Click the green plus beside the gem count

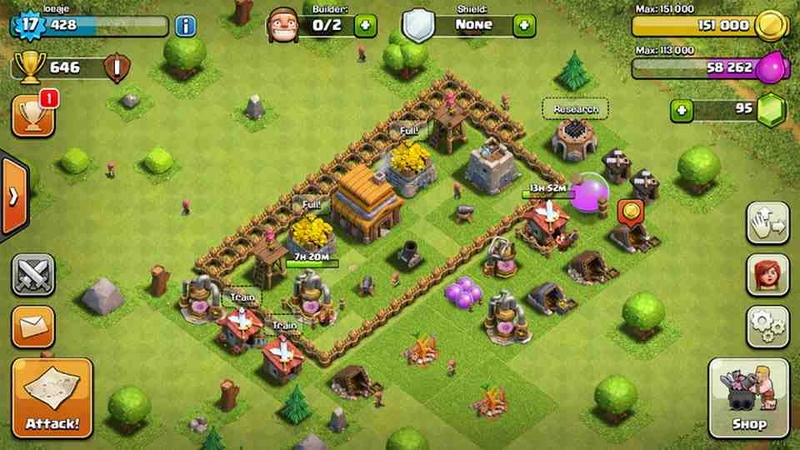(682, 110)
